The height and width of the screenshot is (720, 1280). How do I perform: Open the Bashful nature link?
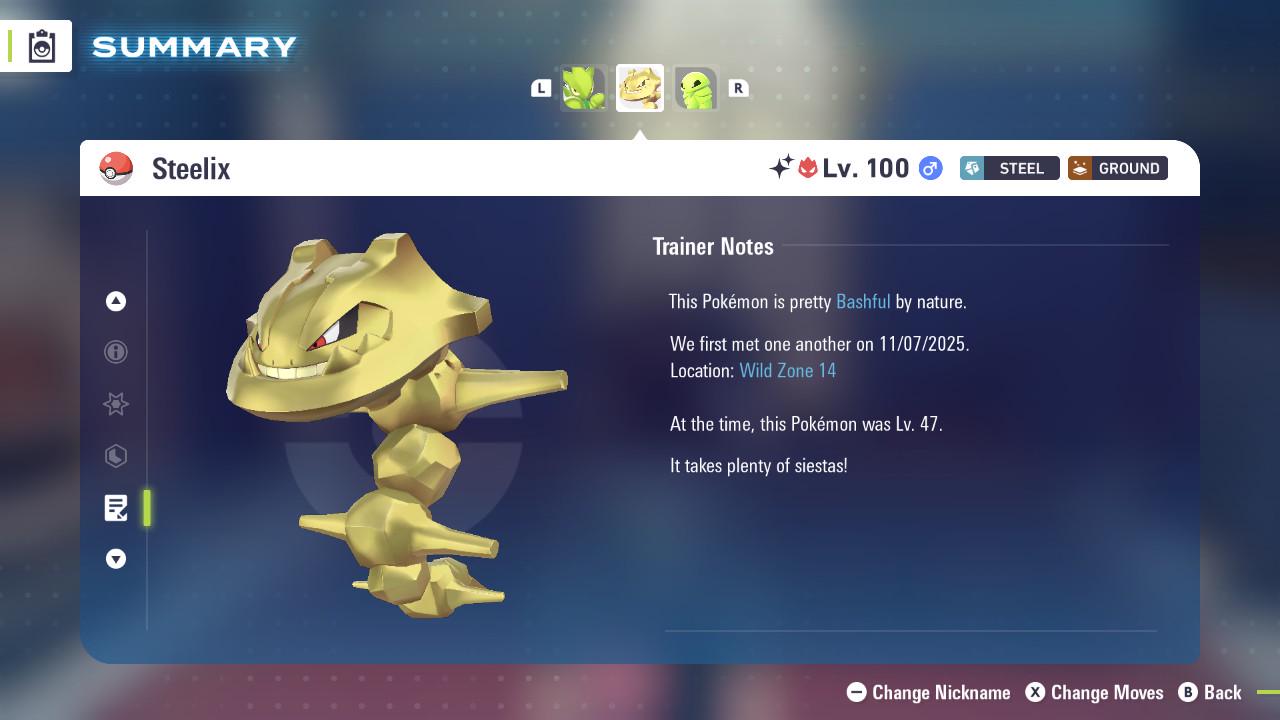[x=863, y=301]
